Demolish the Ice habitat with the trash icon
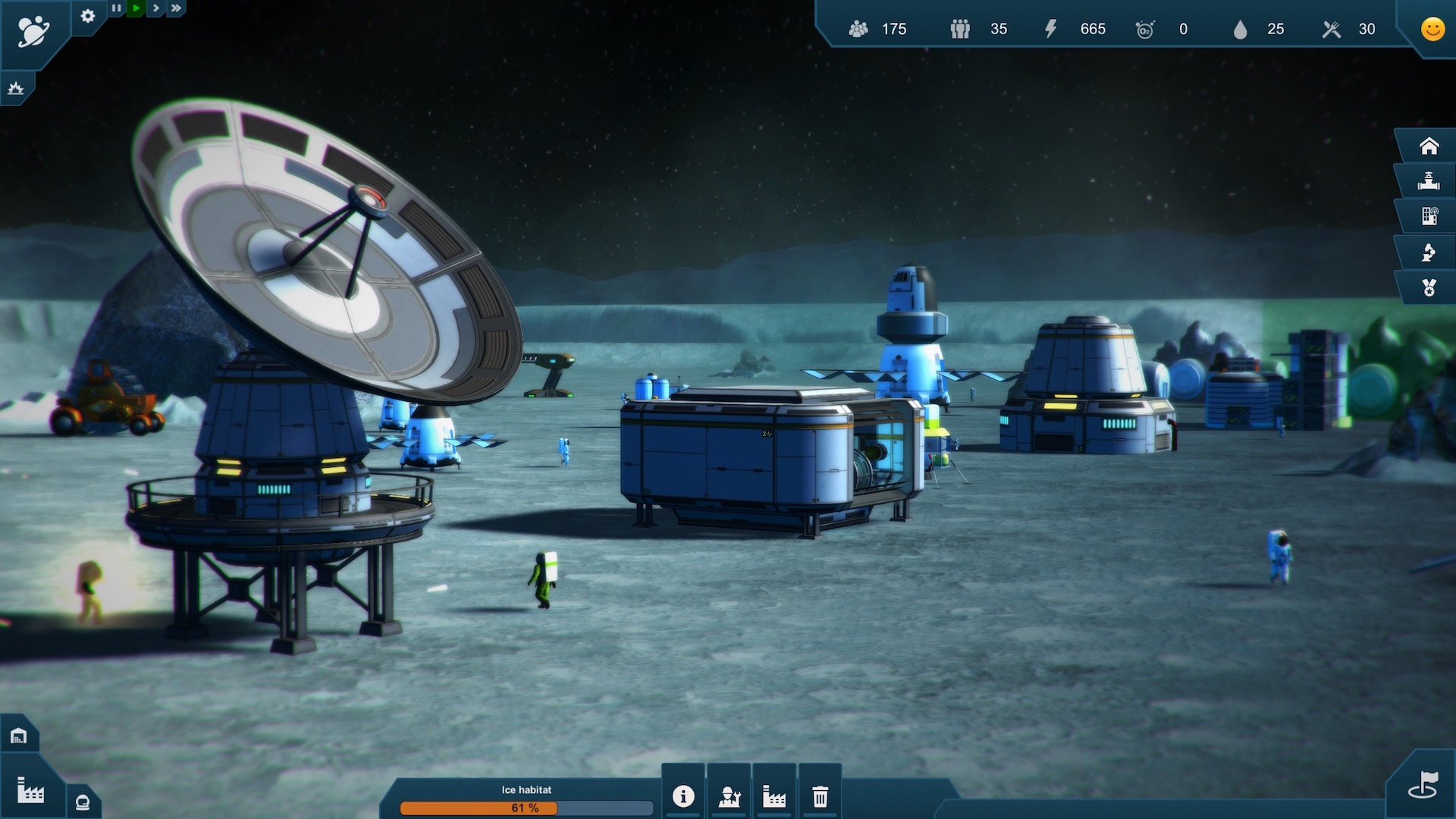The image size is (1456, 819). (x=820, y=797)
